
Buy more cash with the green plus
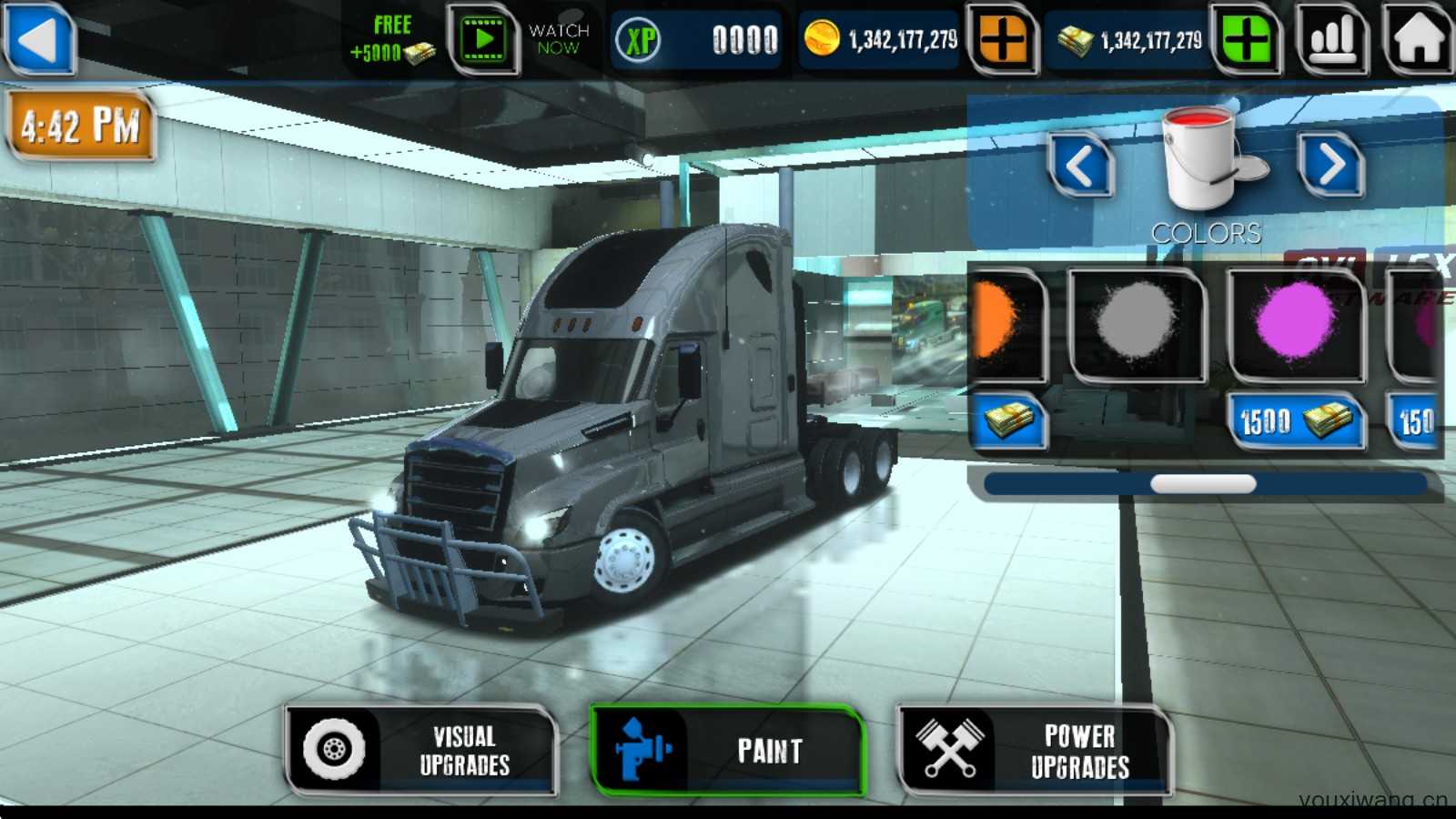[1246, 40]
